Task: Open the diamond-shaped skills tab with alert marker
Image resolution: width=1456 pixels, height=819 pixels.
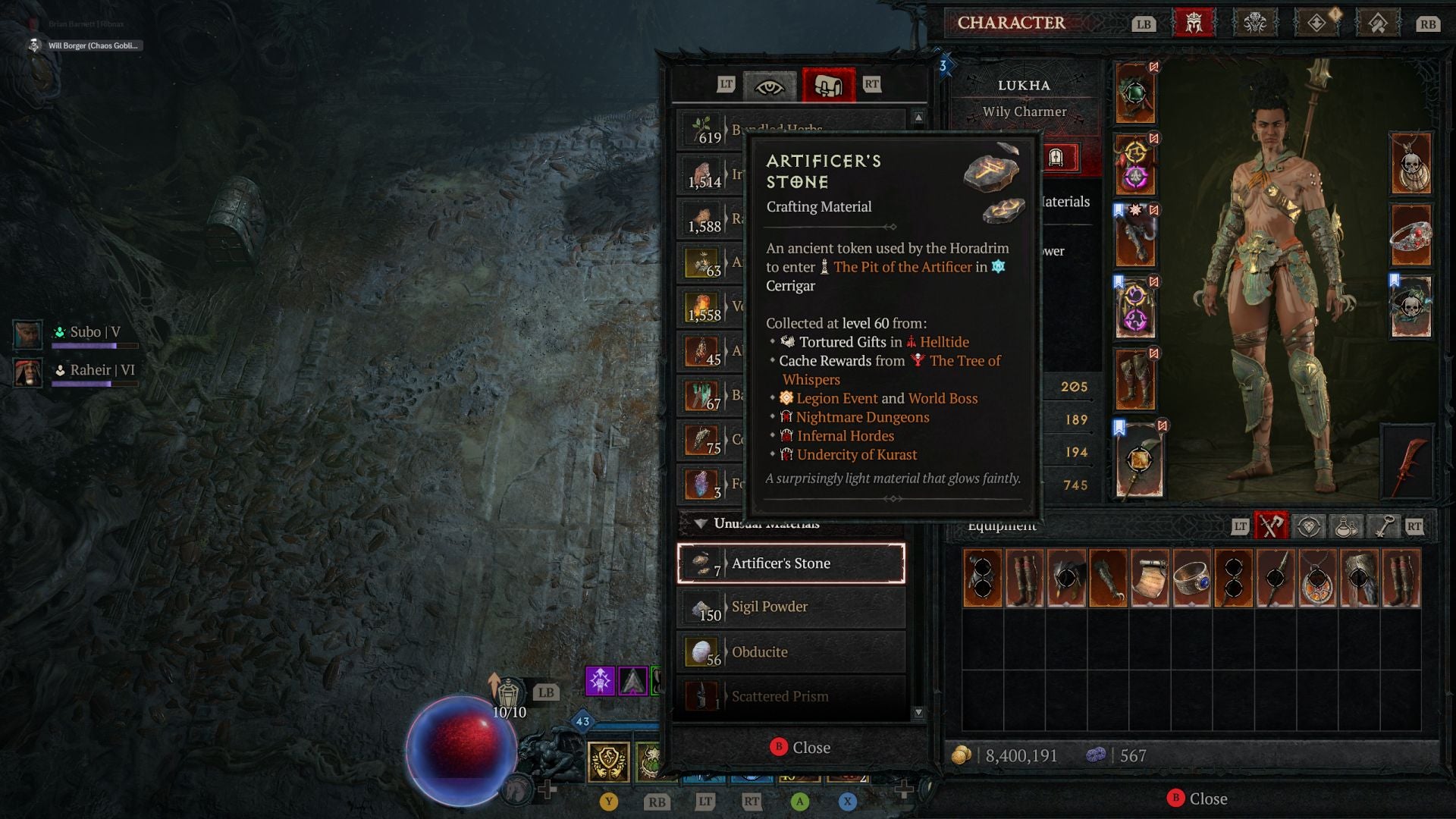Action: 1317,24
